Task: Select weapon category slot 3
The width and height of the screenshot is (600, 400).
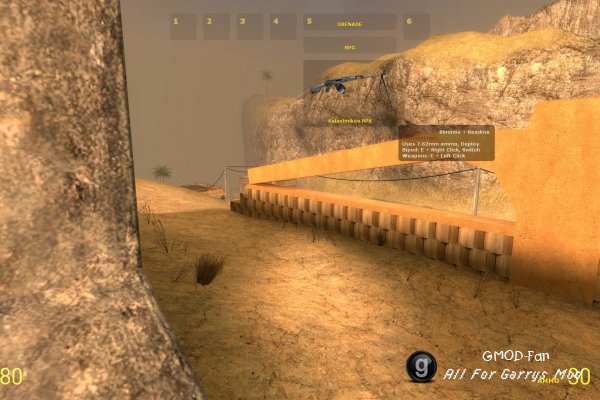Action: tap(249, 26)
